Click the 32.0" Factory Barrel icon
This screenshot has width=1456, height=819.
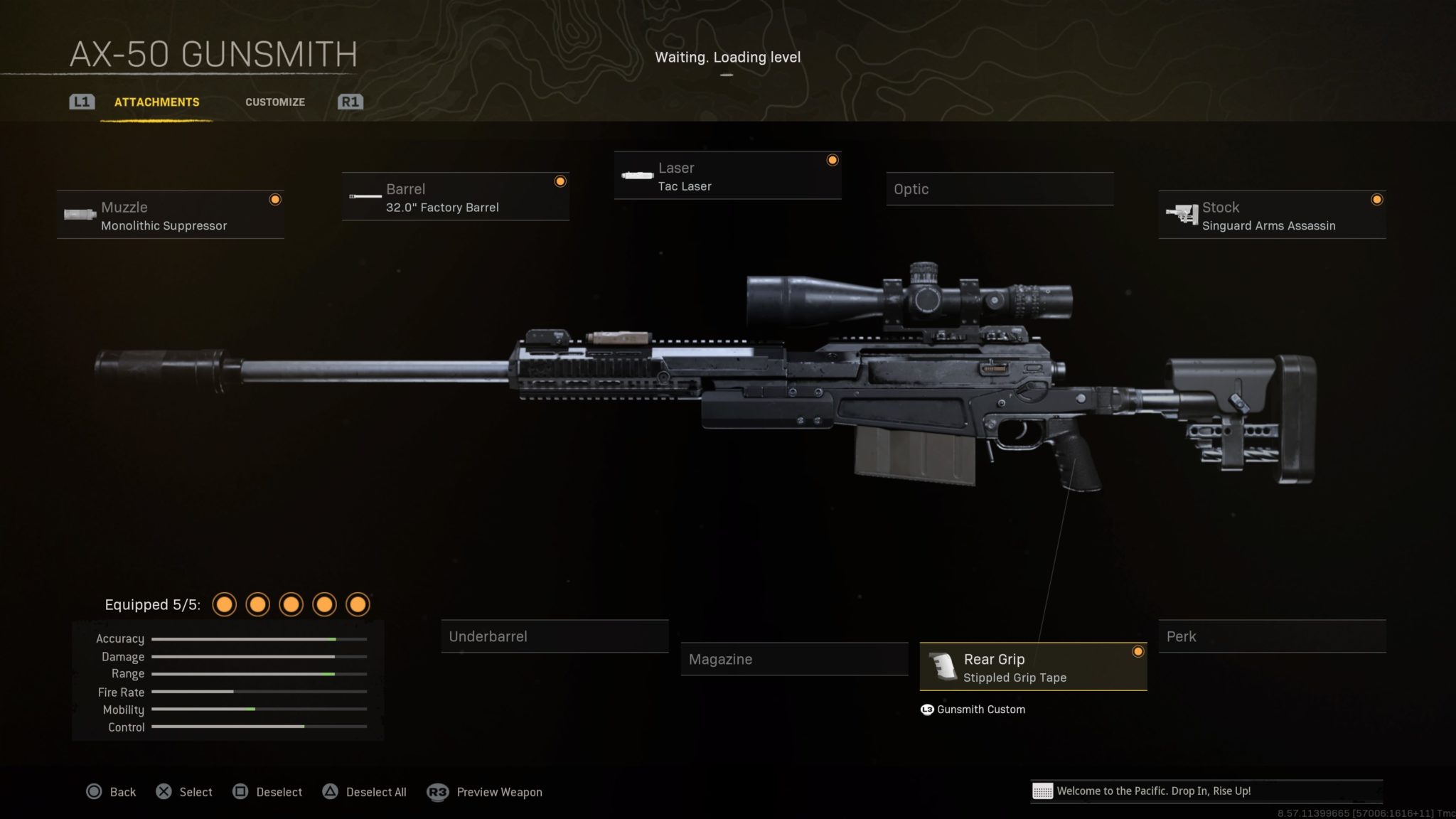(x=364, y=197)
